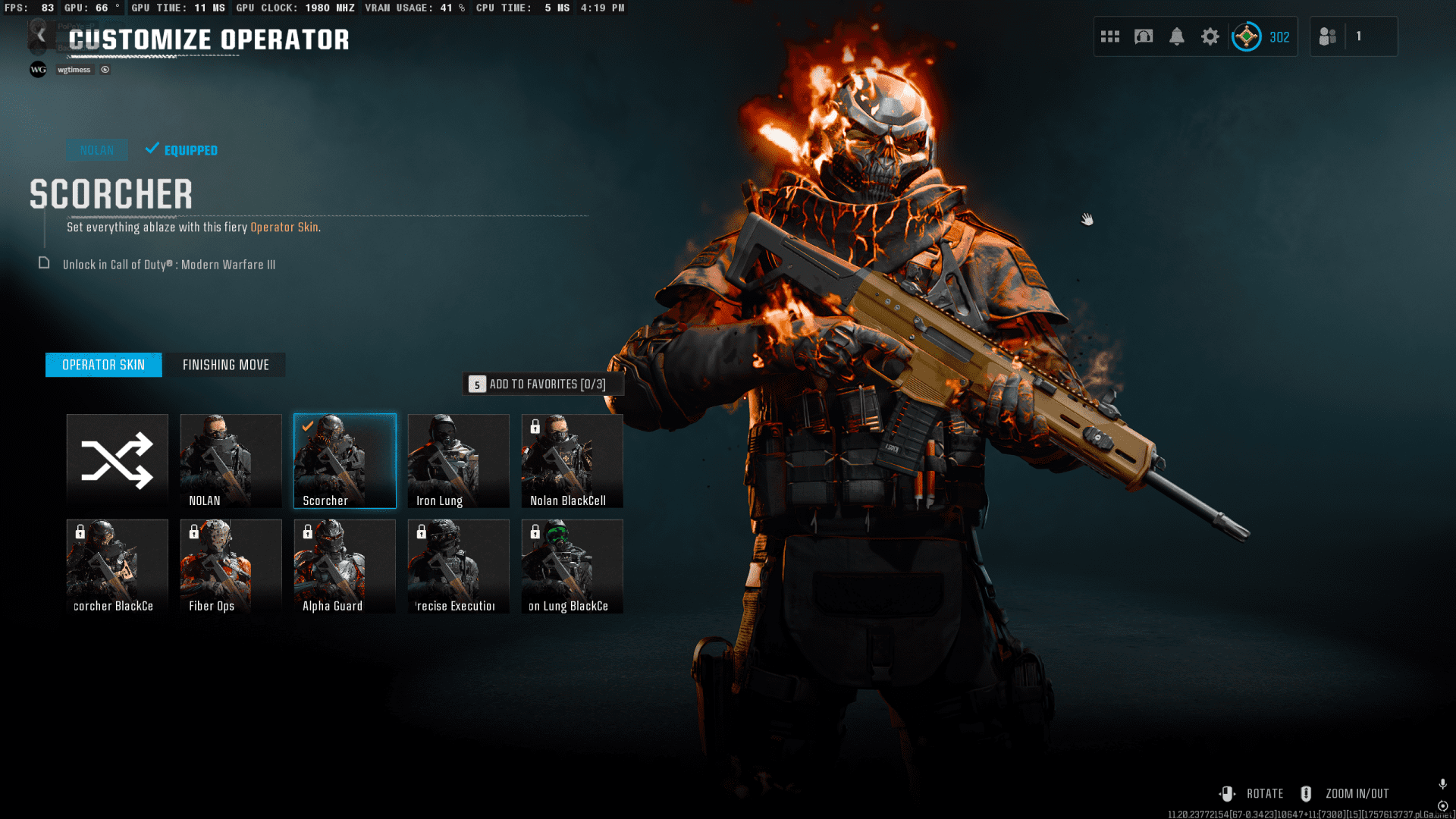Pick the Precise Execution skin tile
1456x819 pixels.
click(x=458, y=566)
